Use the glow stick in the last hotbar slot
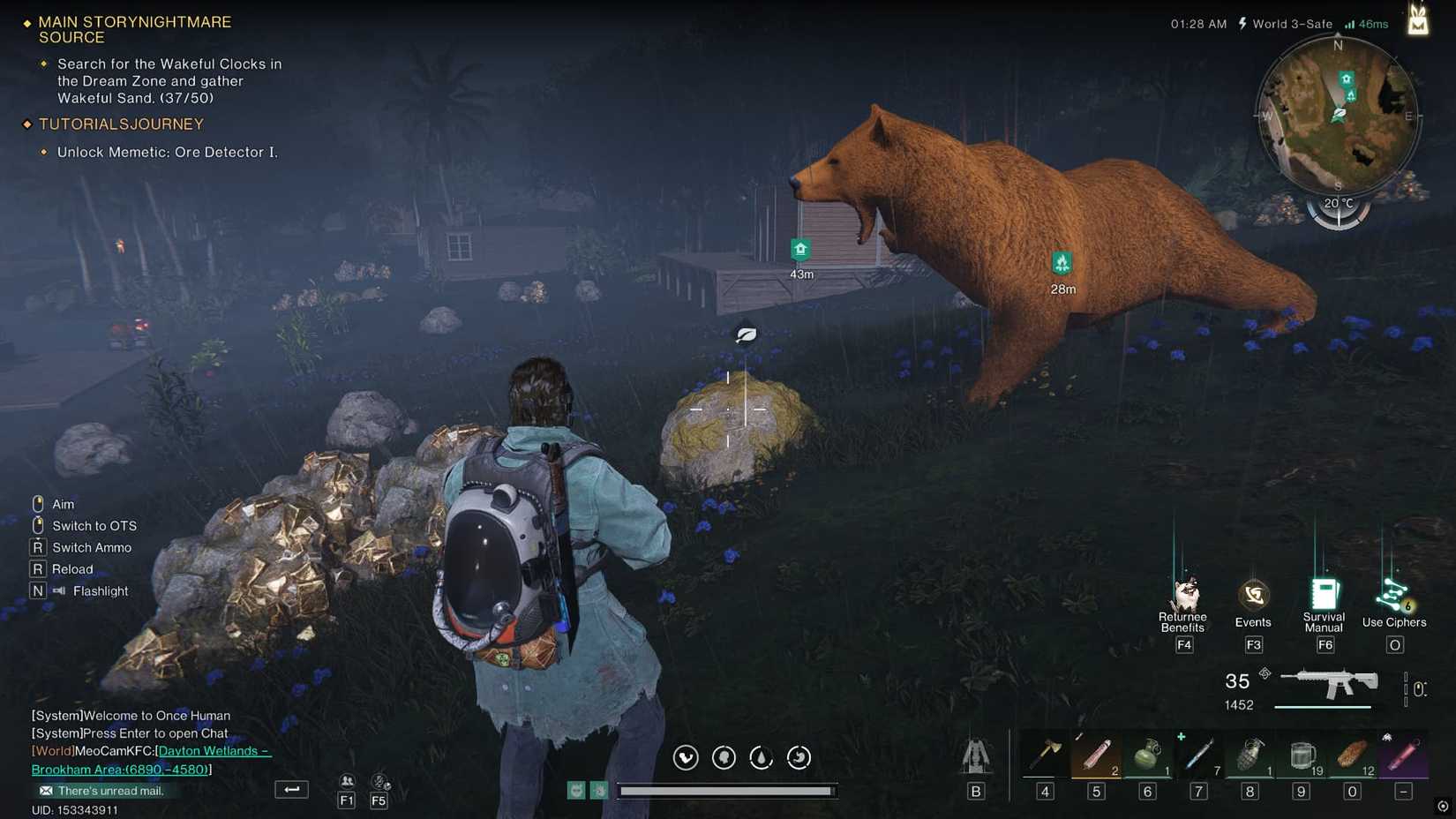The image size is (1456, 819). [1403, 755]
